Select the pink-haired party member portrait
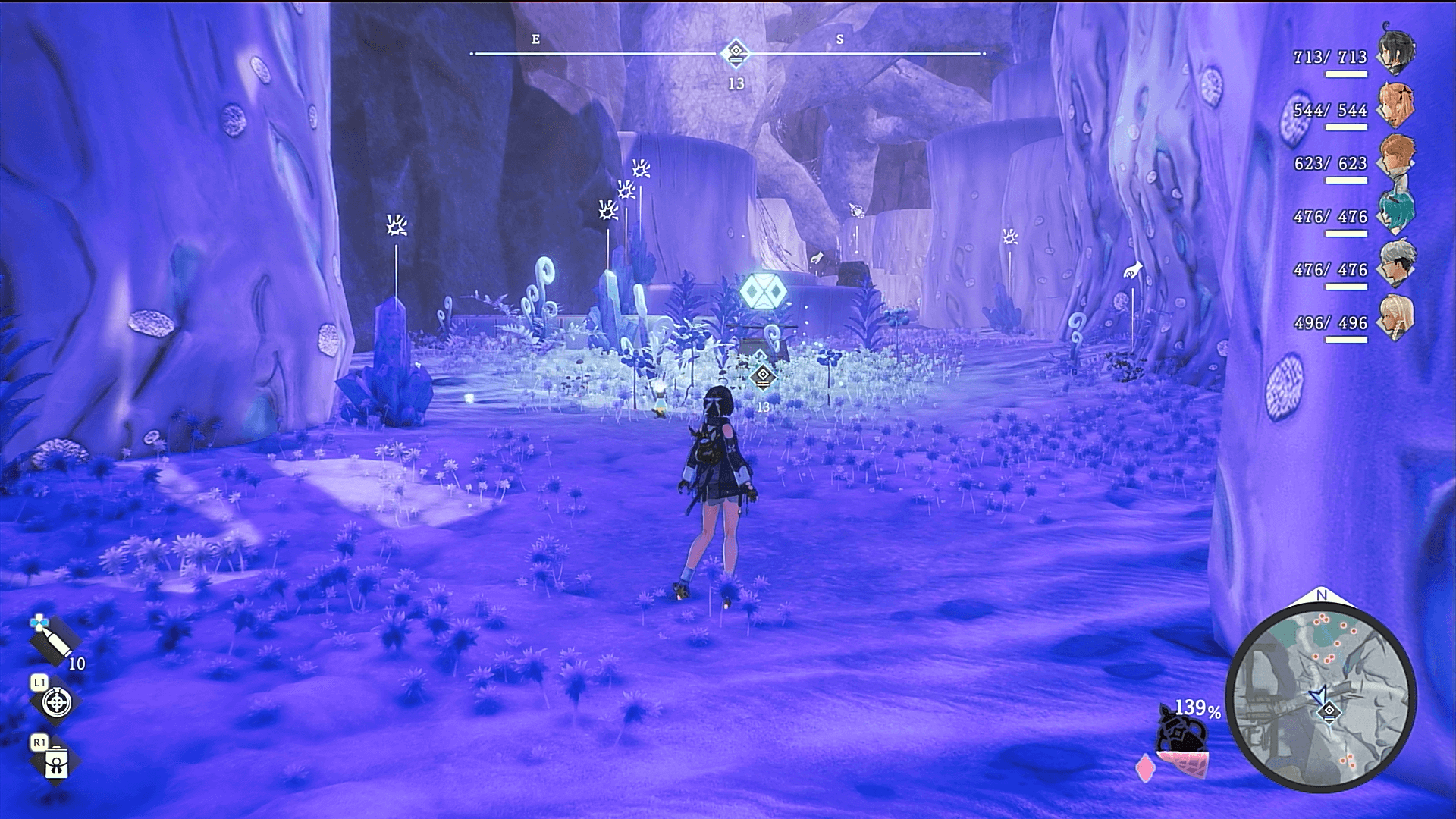The height and width of the screenshot is (819, 1456). (1396, 106)
